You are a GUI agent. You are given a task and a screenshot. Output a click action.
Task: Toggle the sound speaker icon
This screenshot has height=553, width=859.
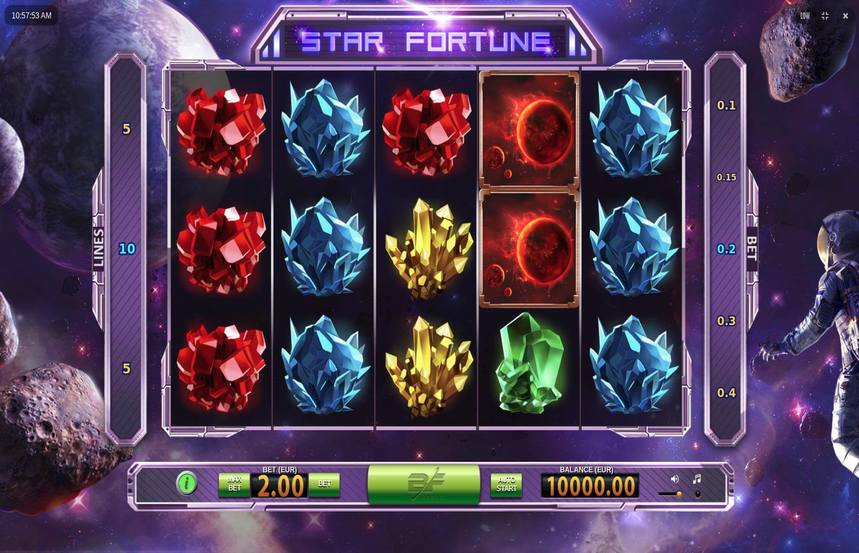pyautogui.click(x=674, y=480)
